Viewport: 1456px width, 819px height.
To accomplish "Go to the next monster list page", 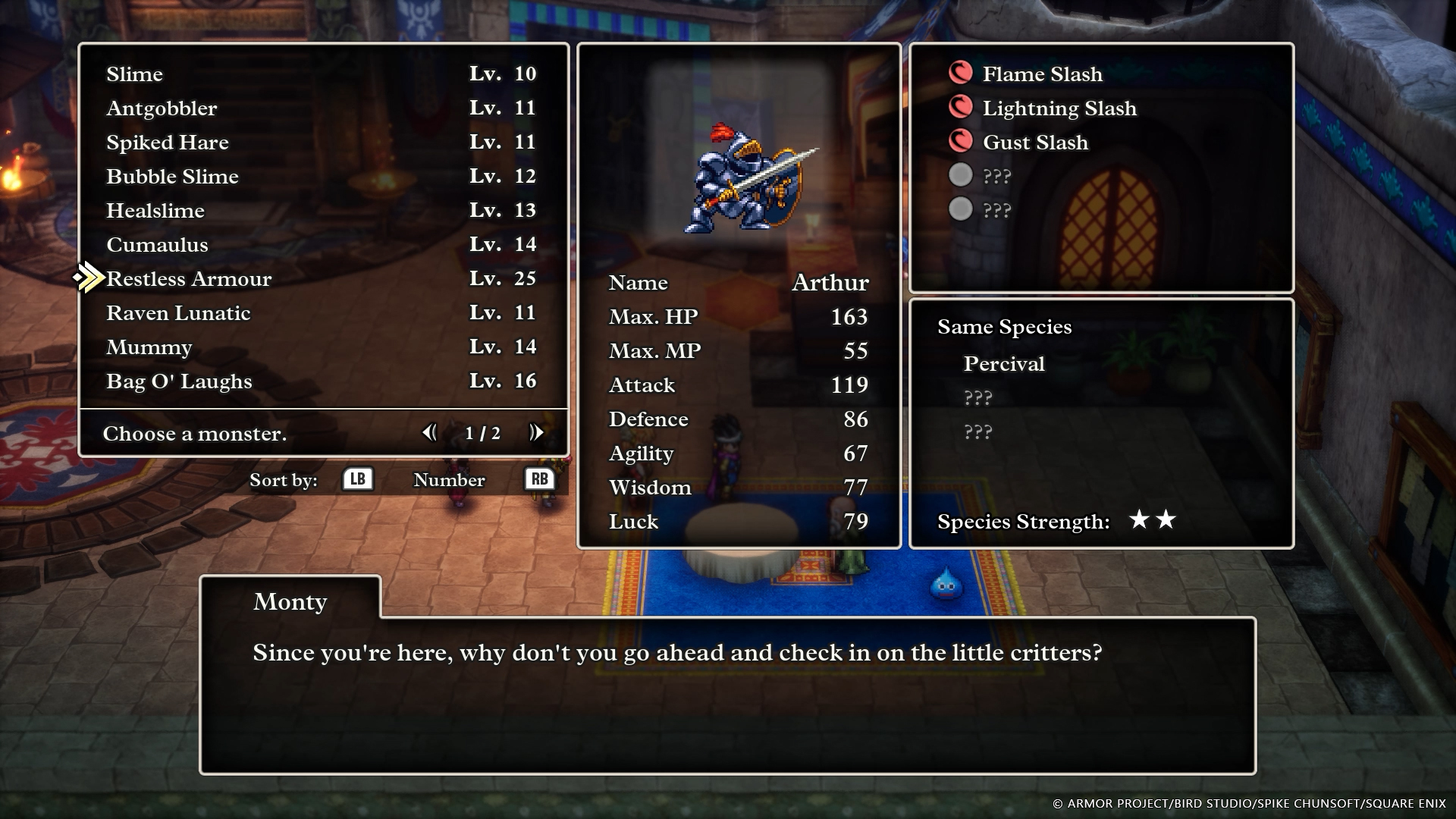I will pos(536,432).
